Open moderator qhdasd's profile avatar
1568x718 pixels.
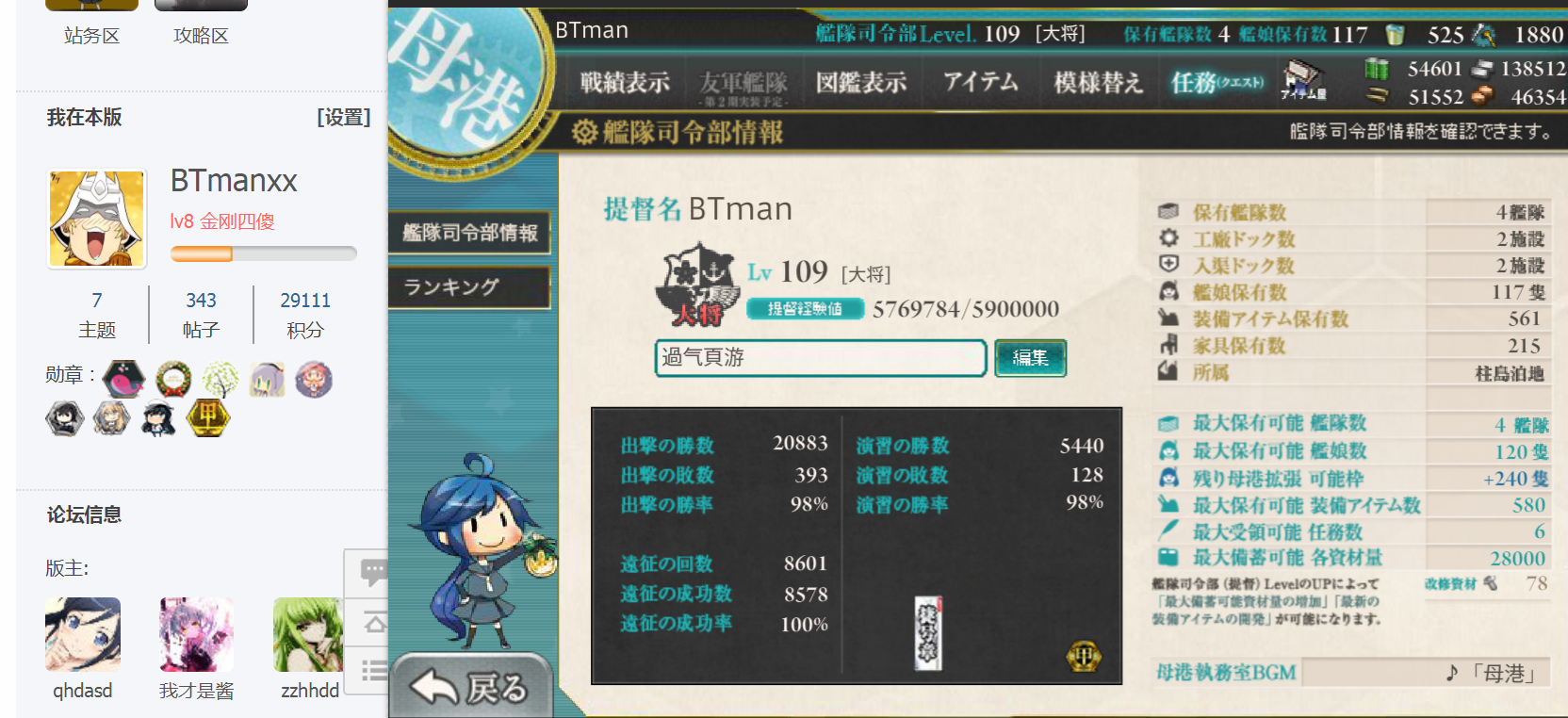click(83, 634)
